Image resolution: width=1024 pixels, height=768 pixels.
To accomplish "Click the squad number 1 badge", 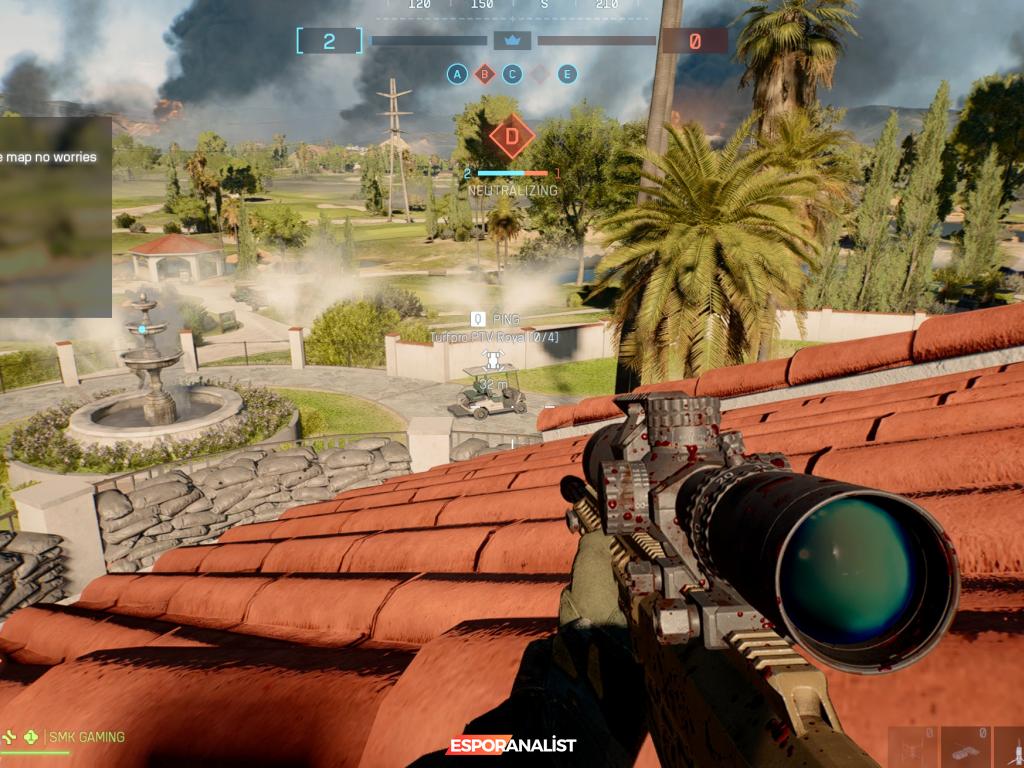I will coord(31,737).
